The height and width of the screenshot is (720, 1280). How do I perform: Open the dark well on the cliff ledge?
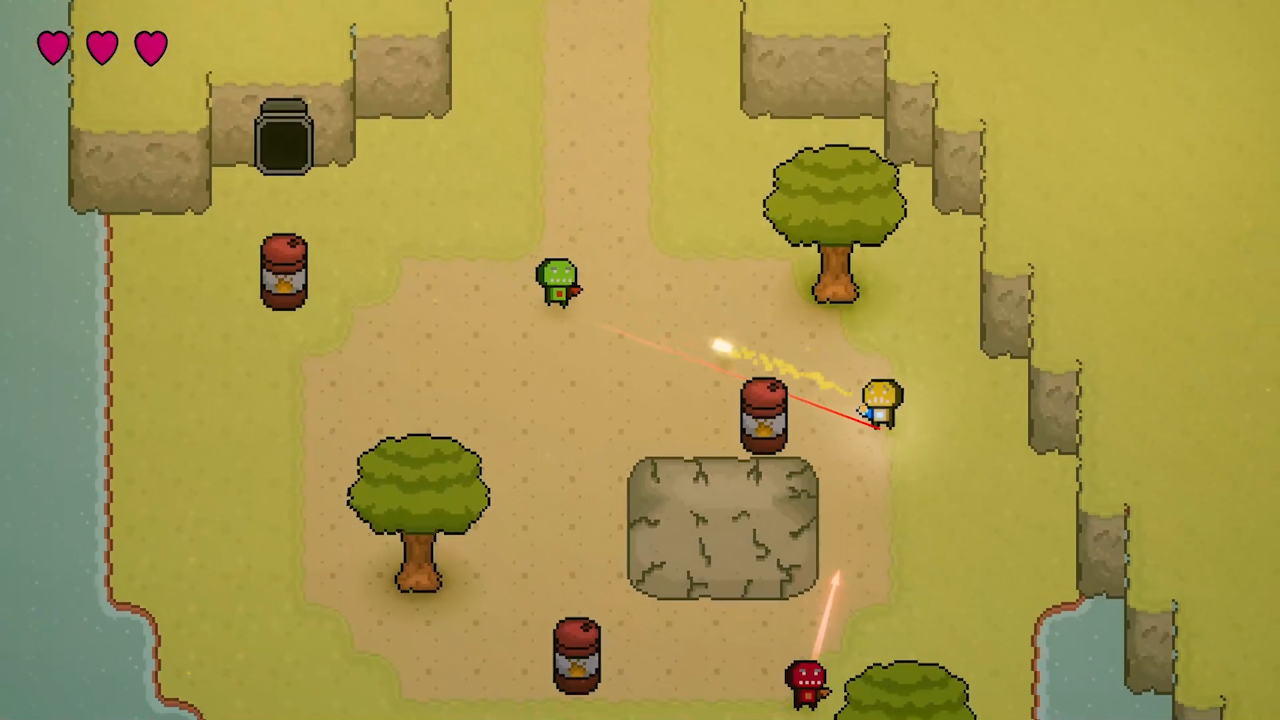click(285, 135)
